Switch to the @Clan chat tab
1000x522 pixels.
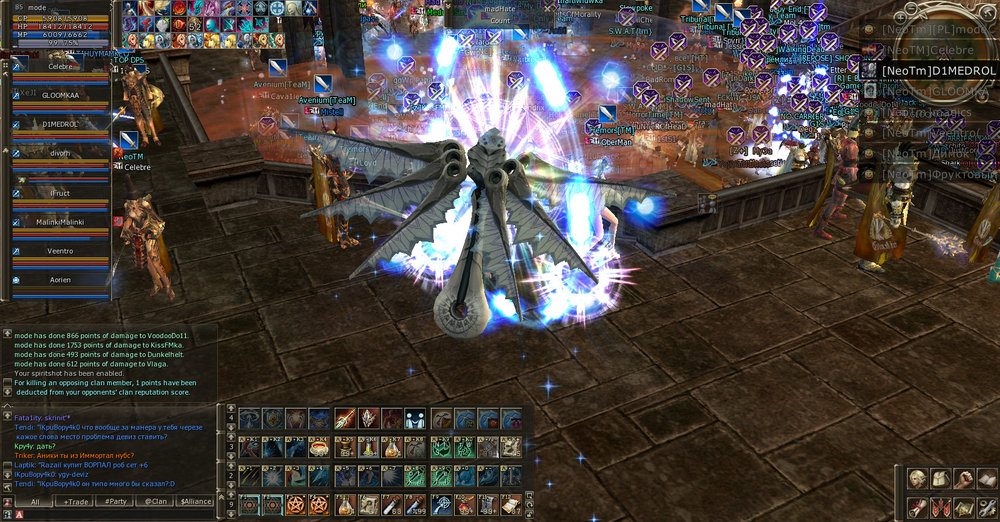155,501
